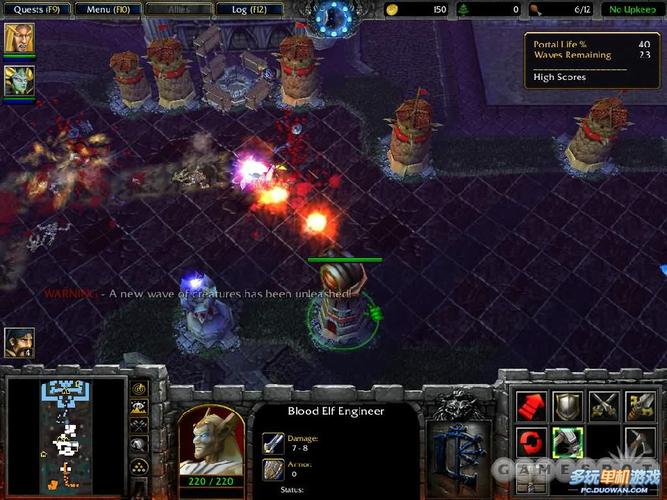Choose the sword Attack command
The width and height of the screenshot is (667, 500).
[640, 405]
